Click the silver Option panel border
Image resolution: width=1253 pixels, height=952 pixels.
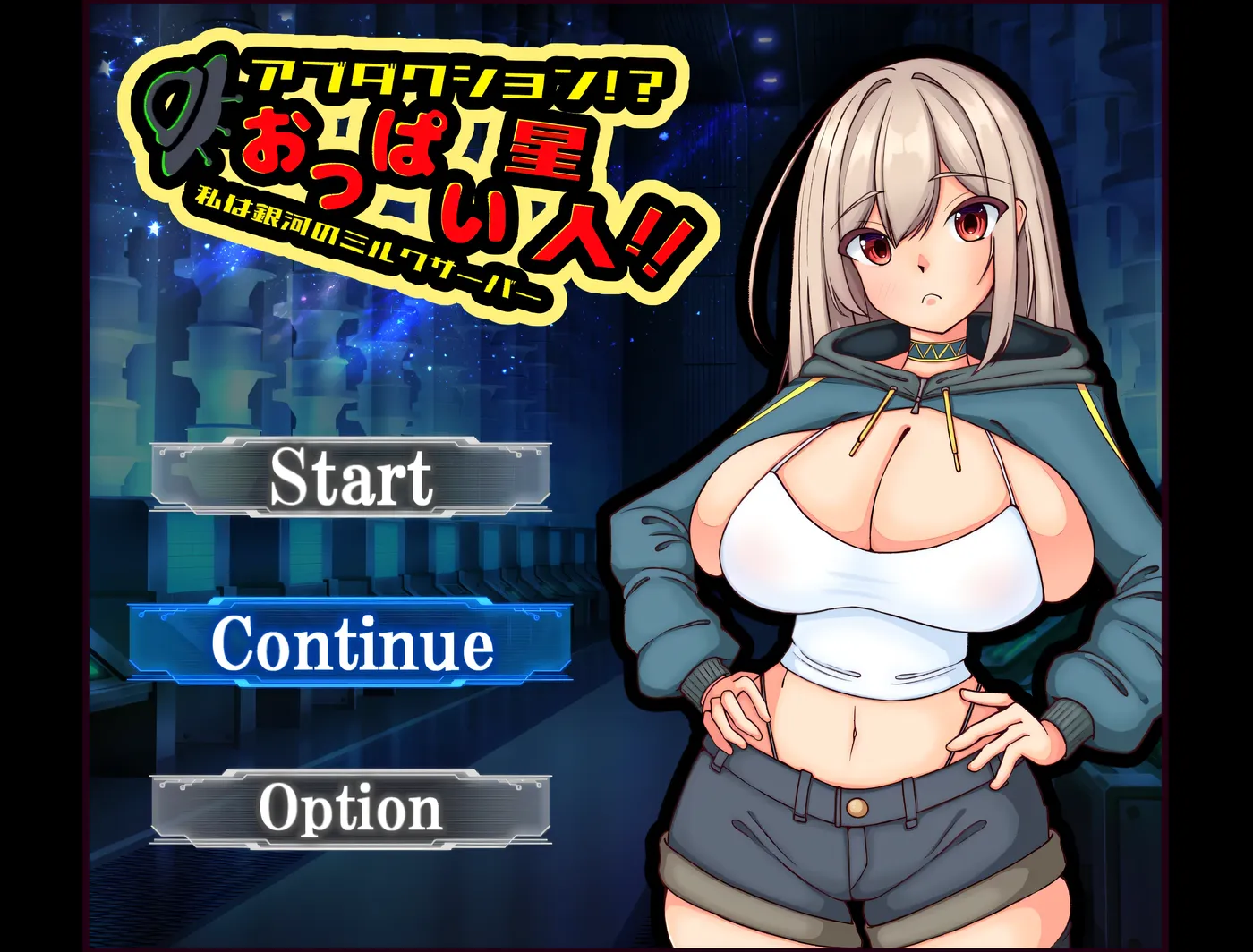pos(206,810)
